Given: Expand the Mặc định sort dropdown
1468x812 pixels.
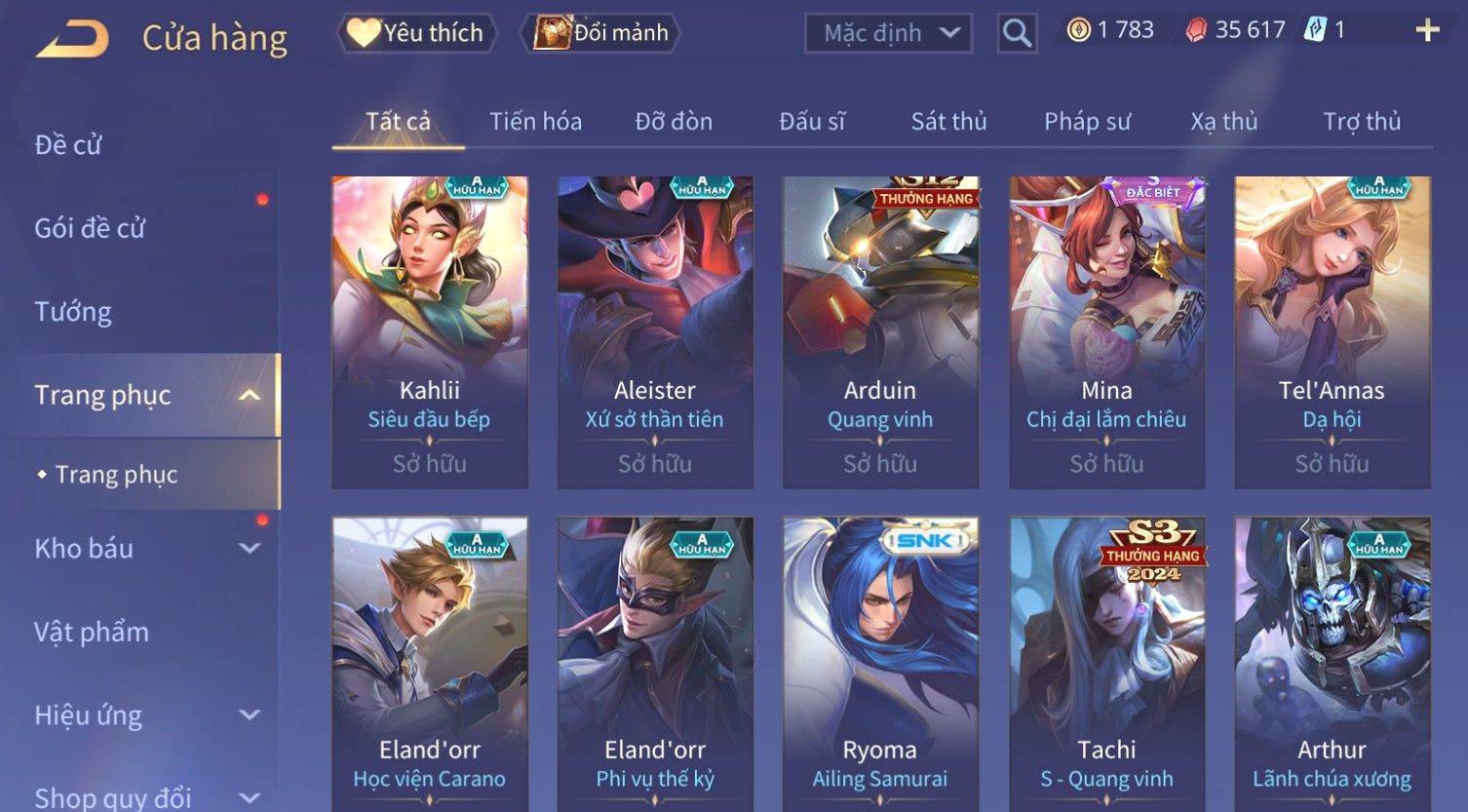Looking at the screenshot, I should tap(888, 33).
